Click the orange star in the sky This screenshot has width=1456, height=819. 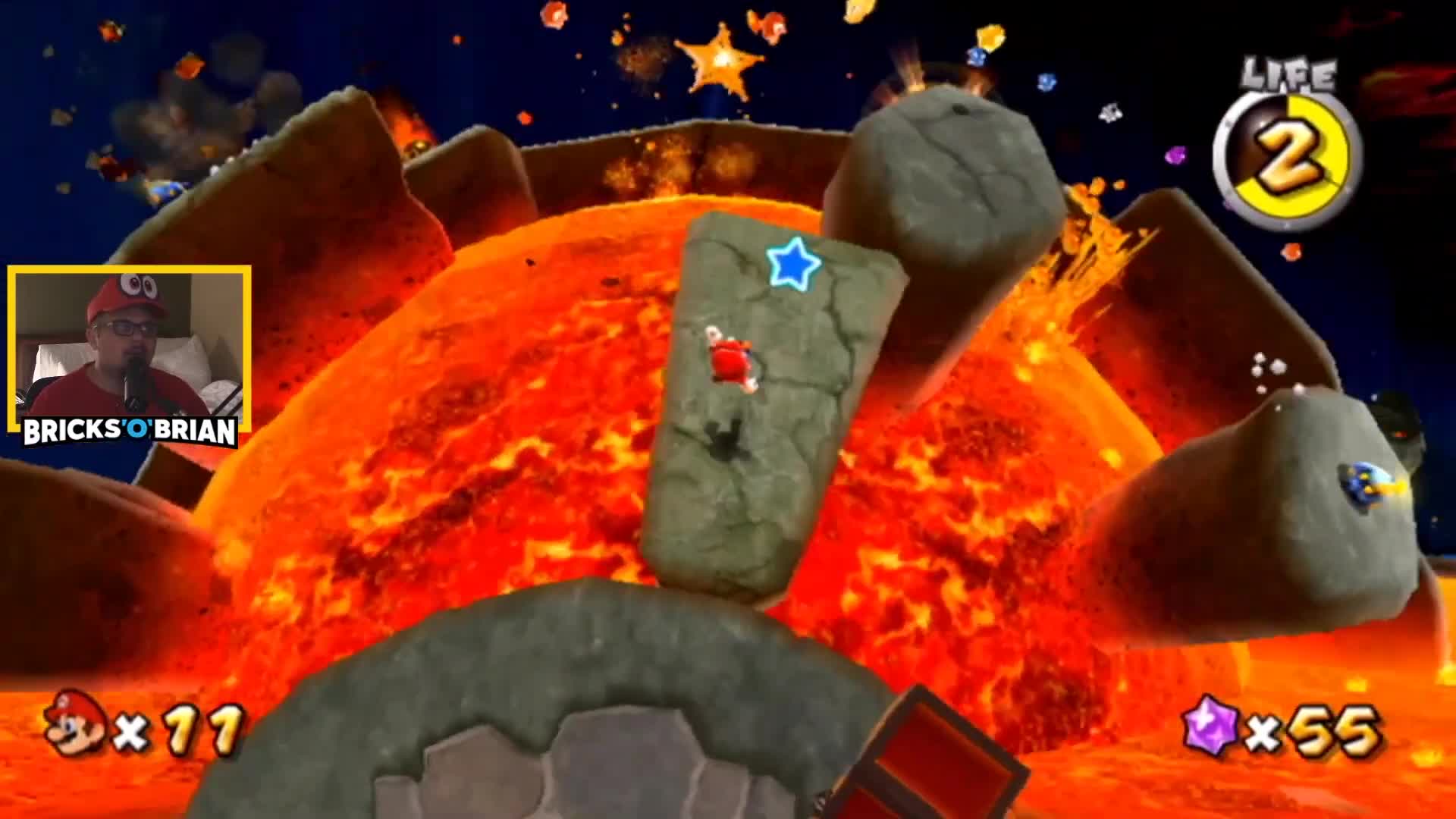719,59
